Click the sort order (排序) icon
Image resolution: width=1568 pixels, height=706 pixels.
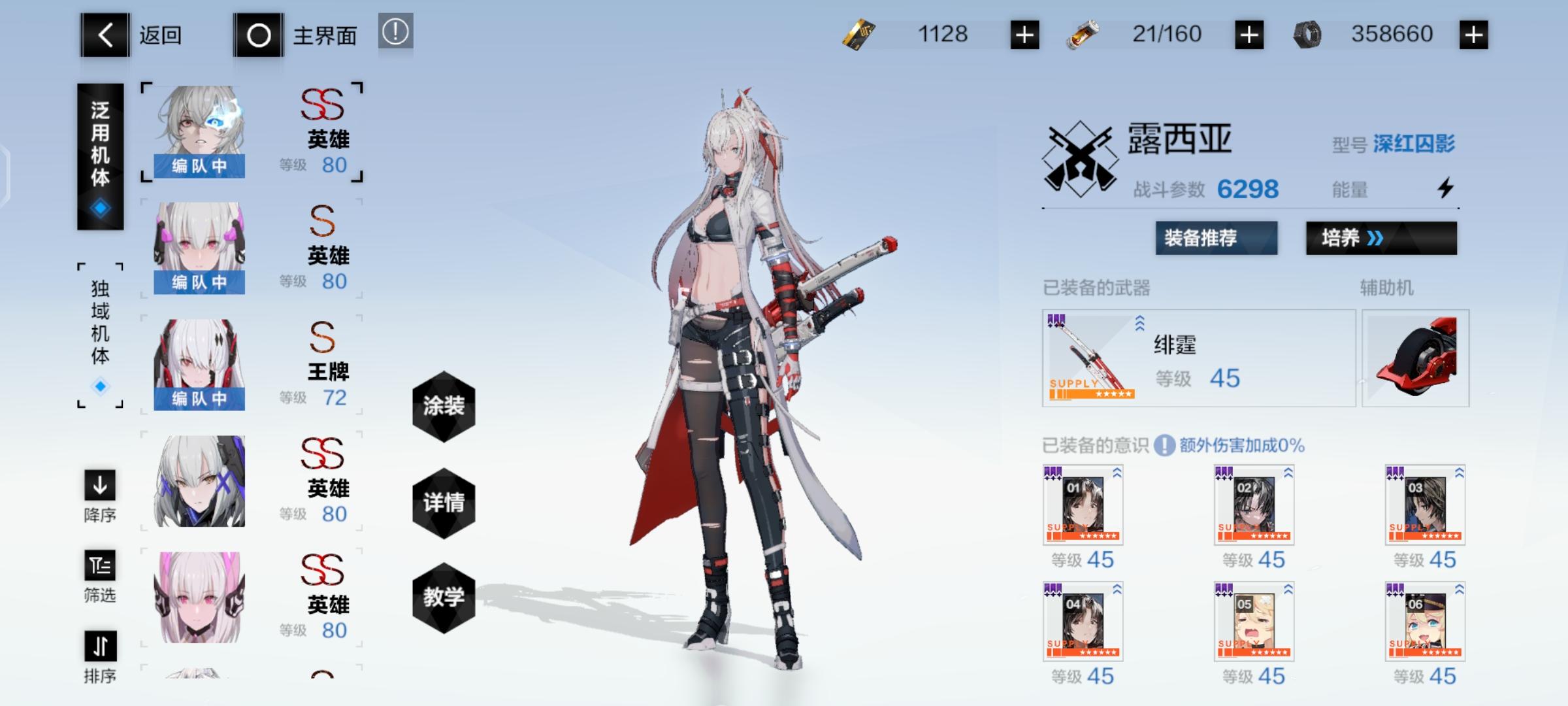99,647
